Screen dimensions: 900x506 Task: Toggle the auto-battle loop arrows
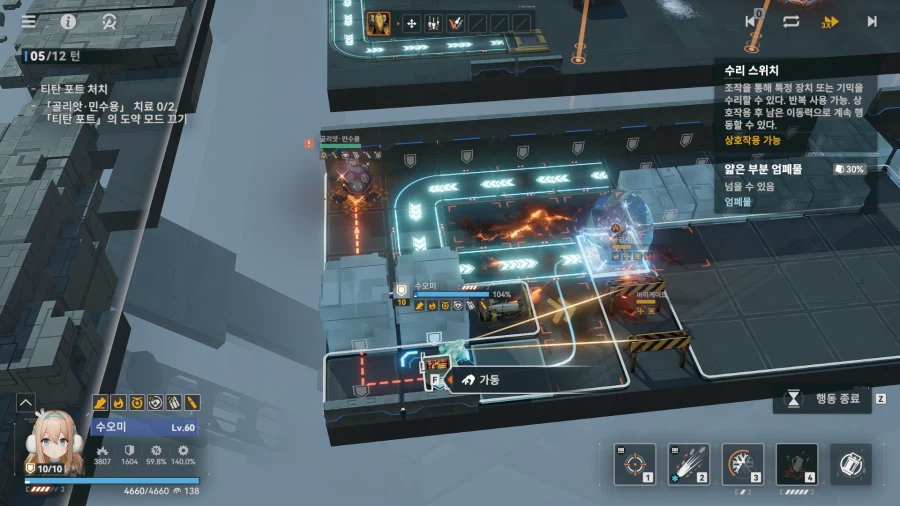[x=791, y=21]
